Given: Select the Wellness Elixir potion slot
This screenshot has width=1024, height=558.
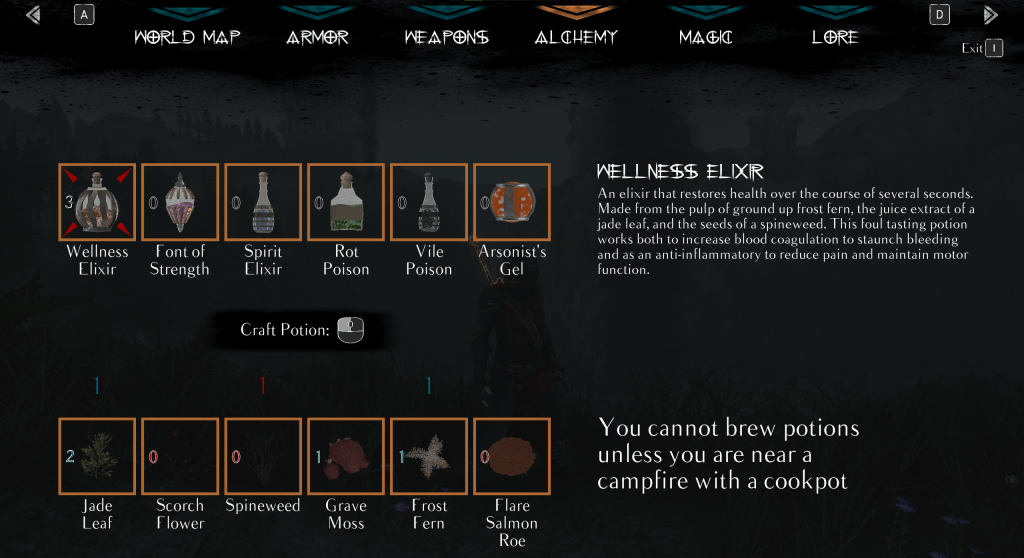Looking at the screenshot, I should (97, 202).
